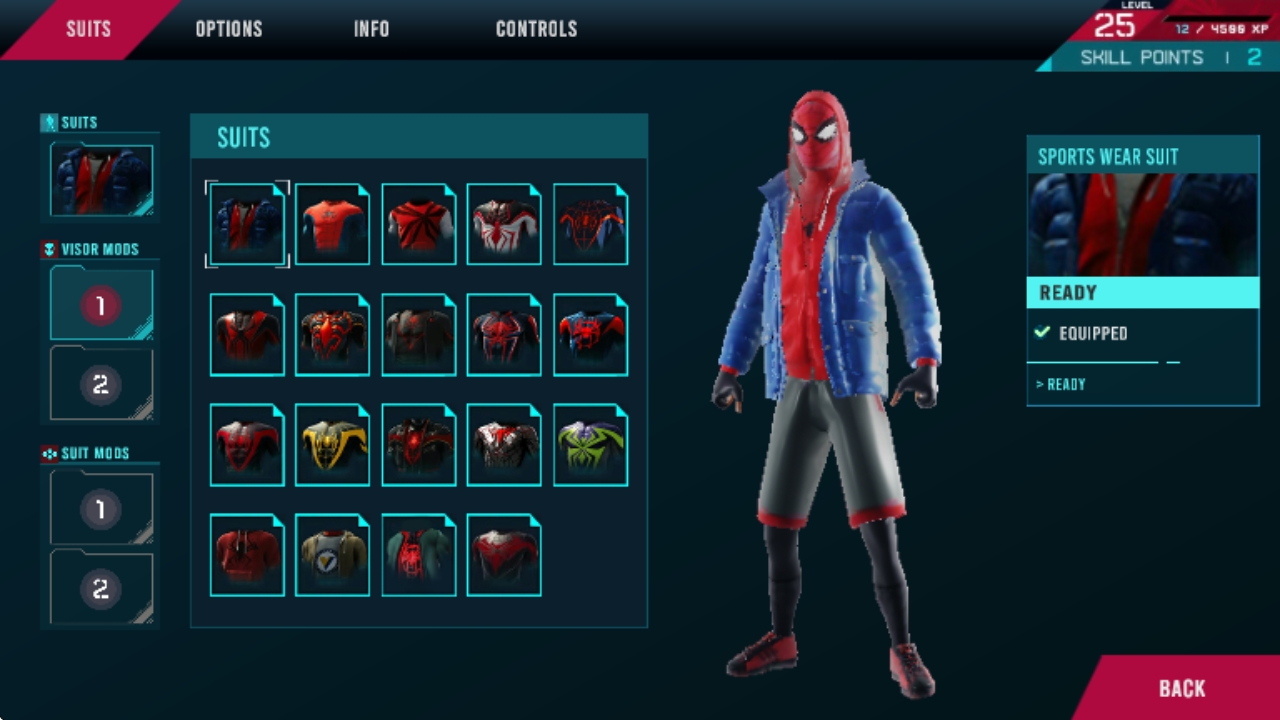Viewport: 1280px width, 720px height.
Task: Select the olive jacket suit with round badge
Action: [x=333, y=555]
